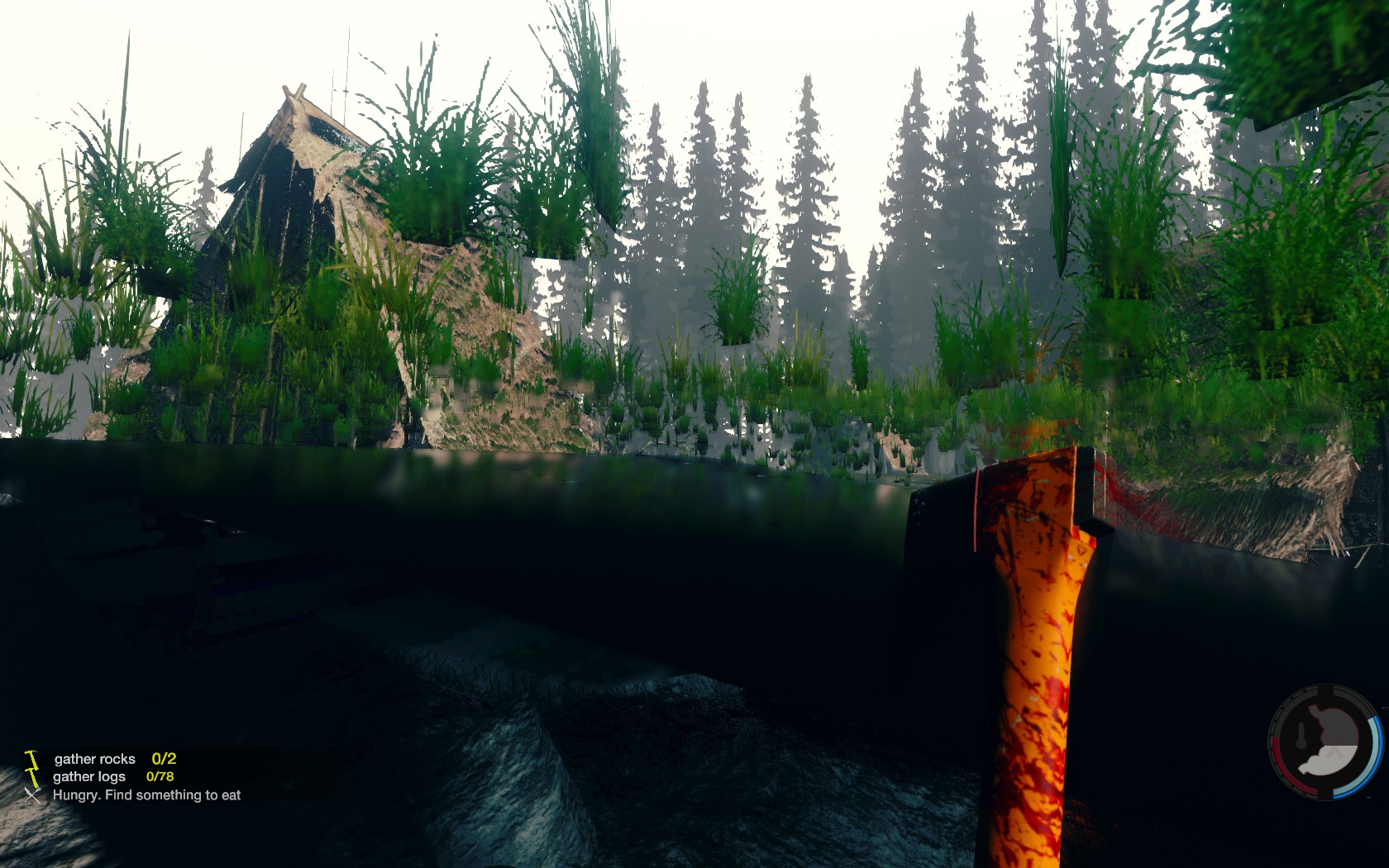1389x868 pixels.
Task: Click the Hungry, find something to eat notice
Action: [x=146, y=795]
